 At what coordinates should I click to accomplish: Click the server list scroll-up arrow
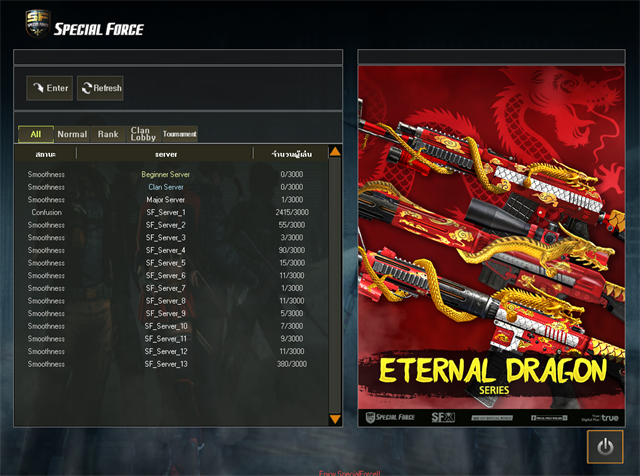[335, 152]
